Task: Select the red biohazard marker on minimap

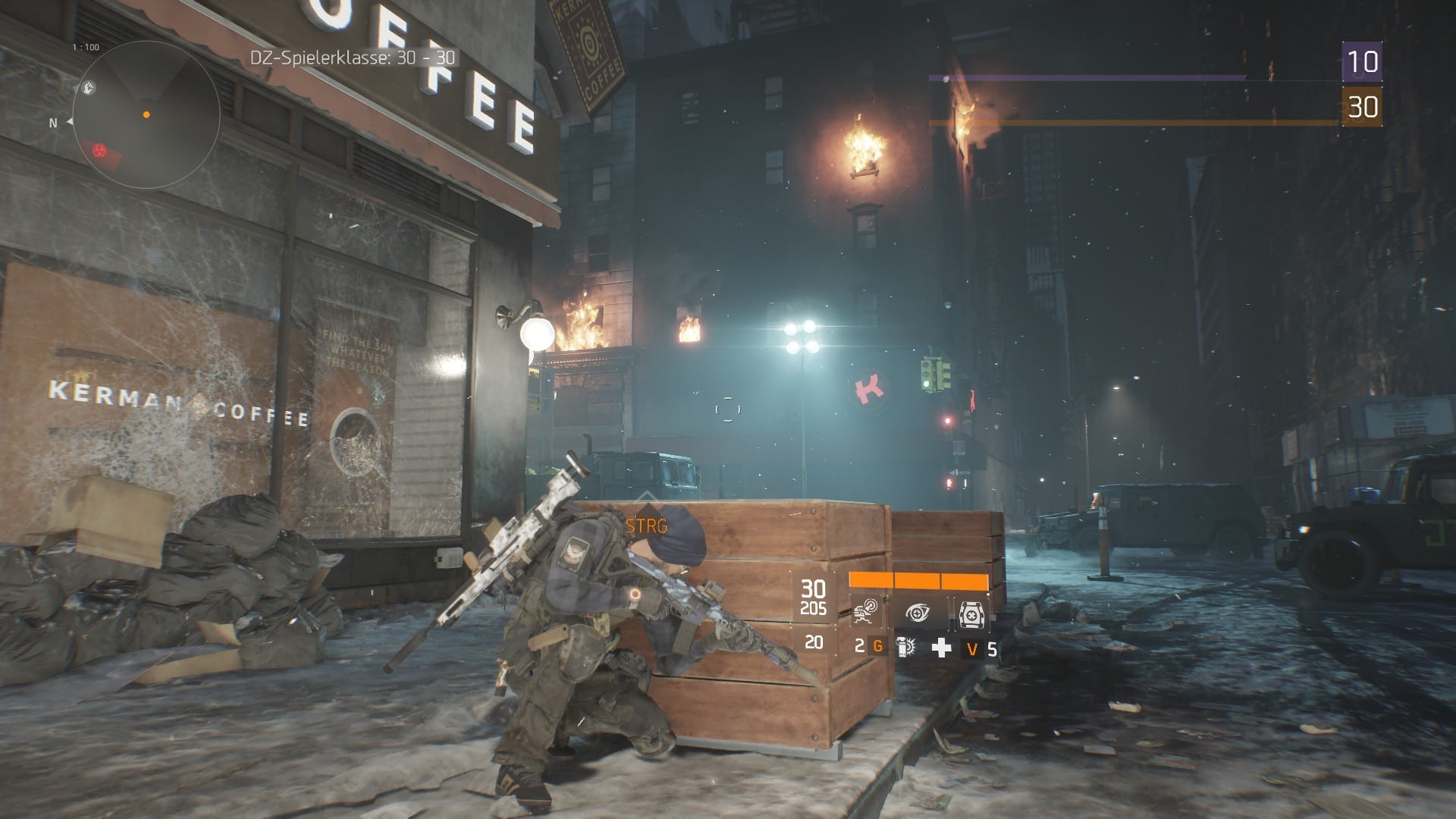Action: [x=100, y=151]
